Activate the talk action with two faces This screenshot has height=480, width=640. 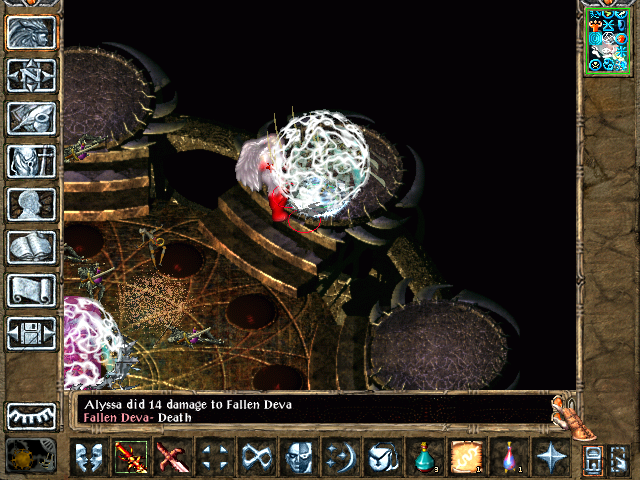point(89,459)
